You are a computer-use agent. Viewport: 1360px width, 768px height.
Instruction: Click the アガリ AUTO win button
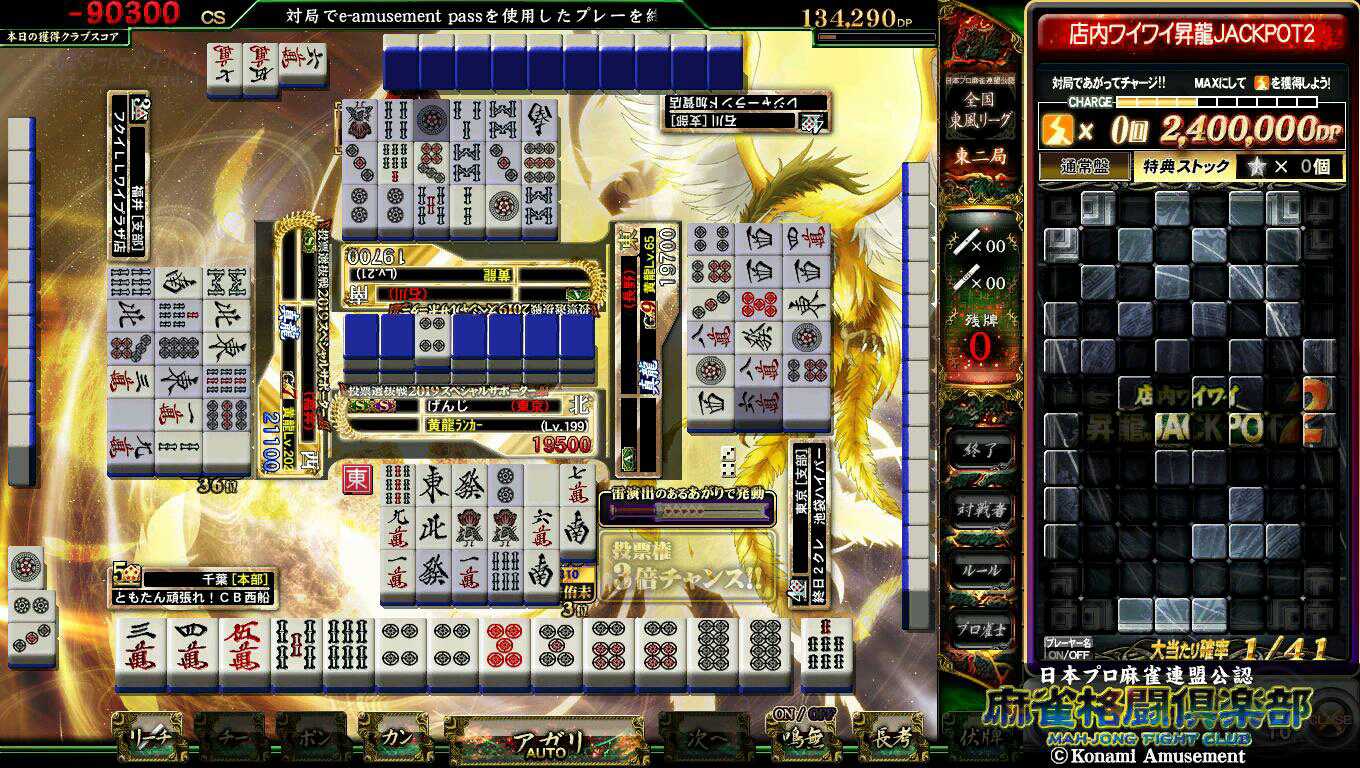tap(546, 741)
